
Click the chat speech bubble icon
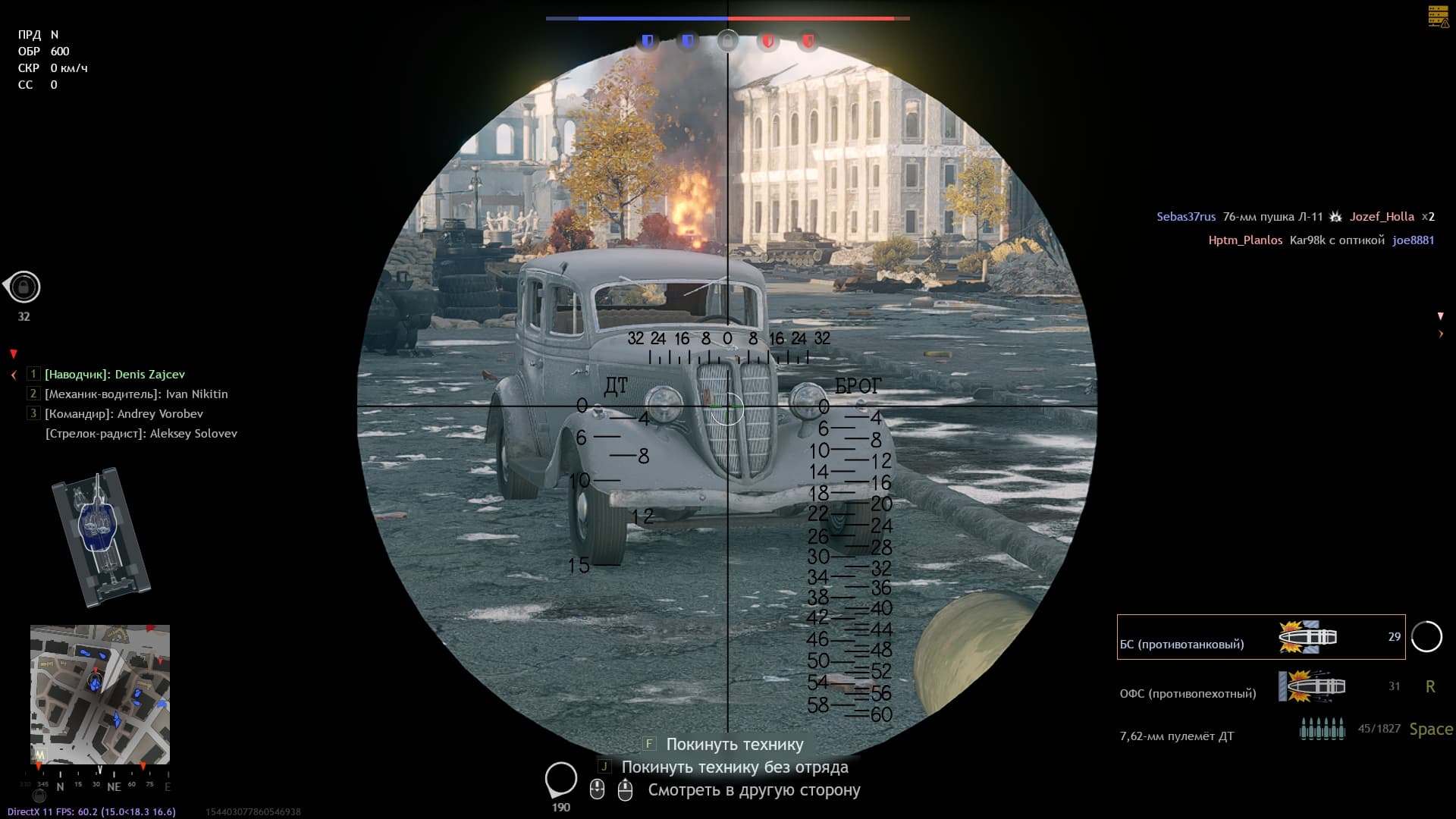561,780
